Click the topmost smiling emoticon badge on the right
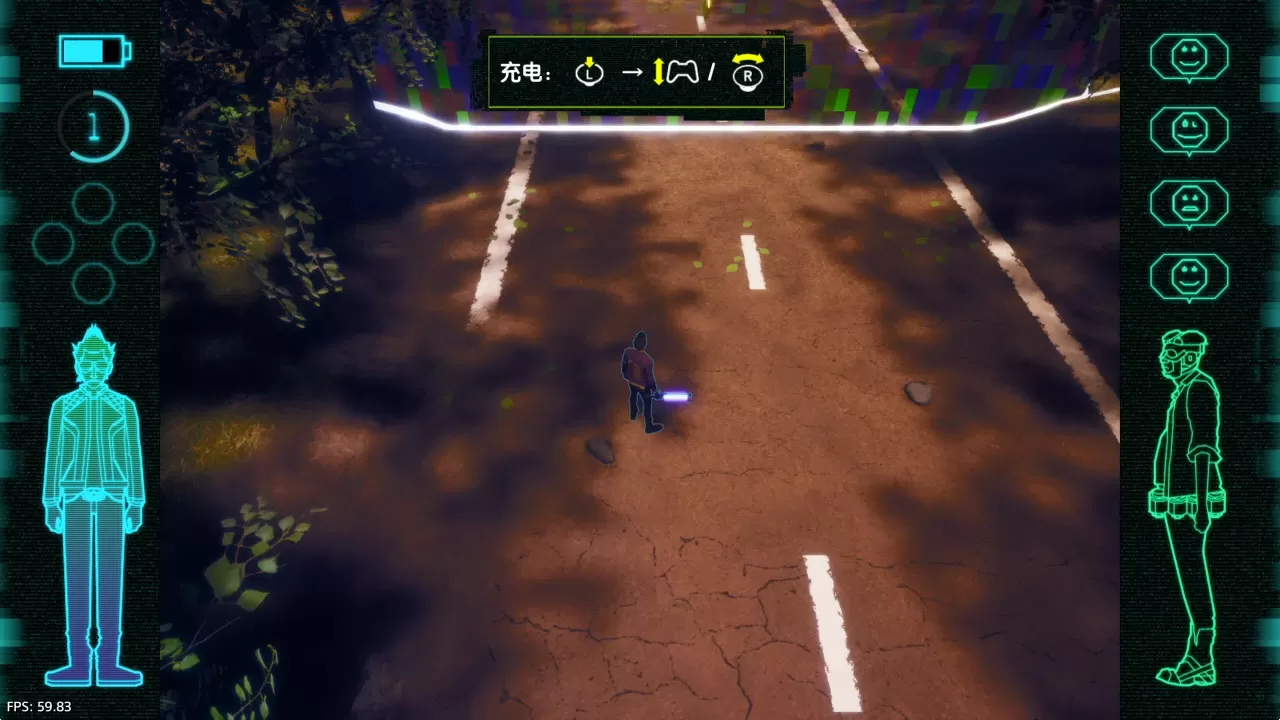This screenshot has width=1280, height=720. (1189, 57)
